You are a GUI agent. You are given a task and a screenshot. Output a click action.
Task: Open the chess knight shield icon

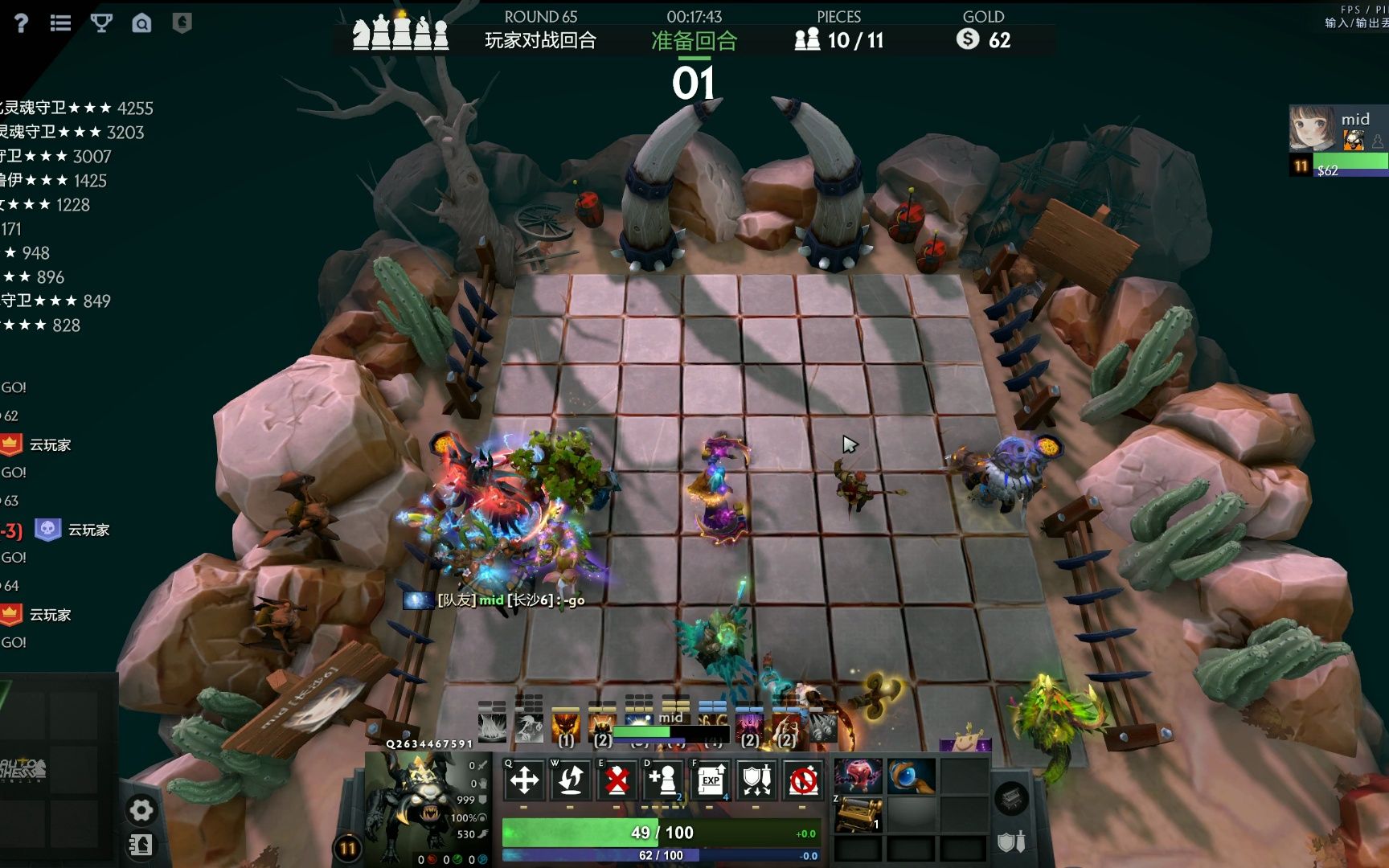pyautogui.click(x=182, y=23)
